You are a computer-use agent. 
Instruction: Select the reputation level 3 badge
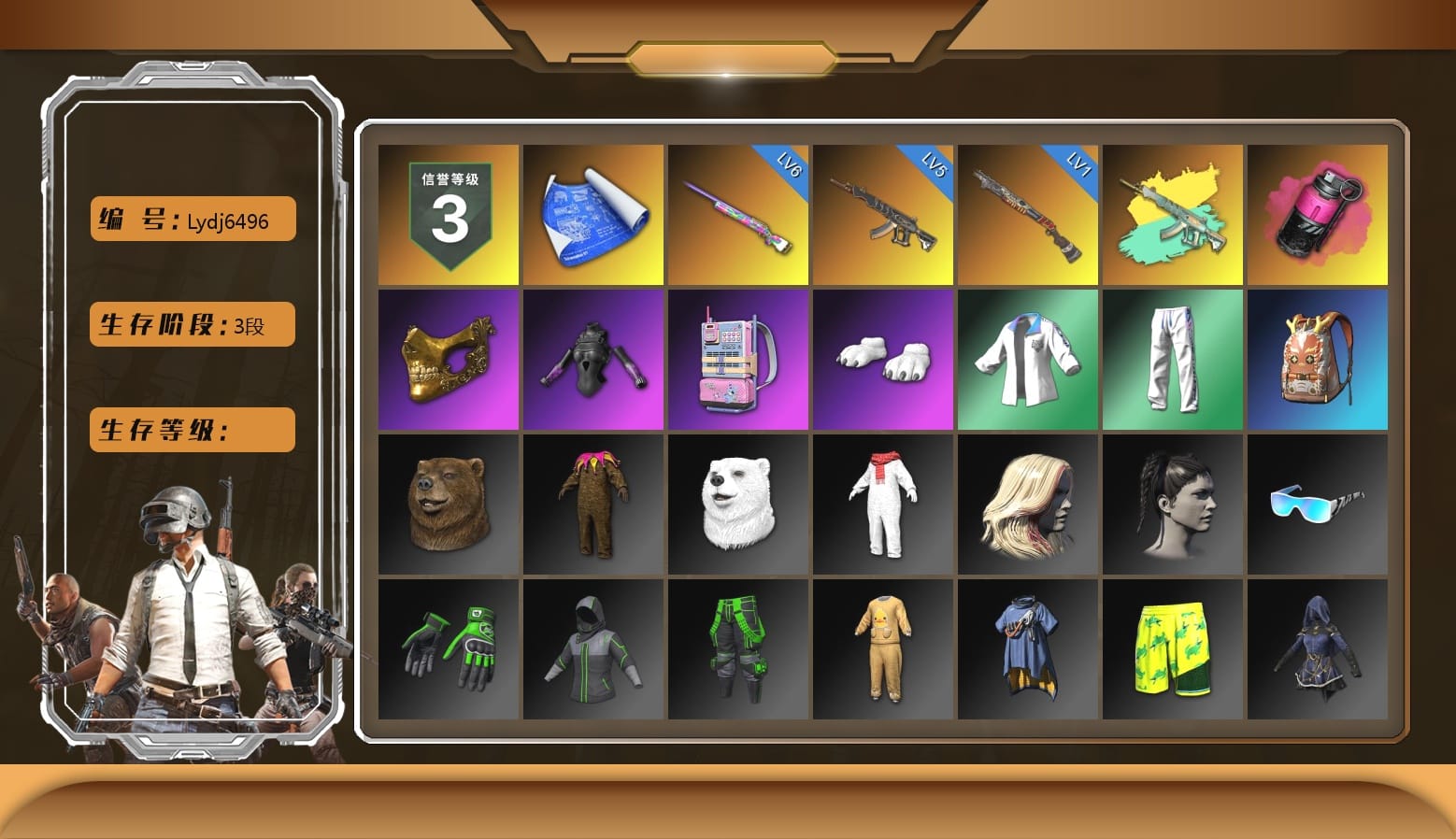[x=447, y=213]
